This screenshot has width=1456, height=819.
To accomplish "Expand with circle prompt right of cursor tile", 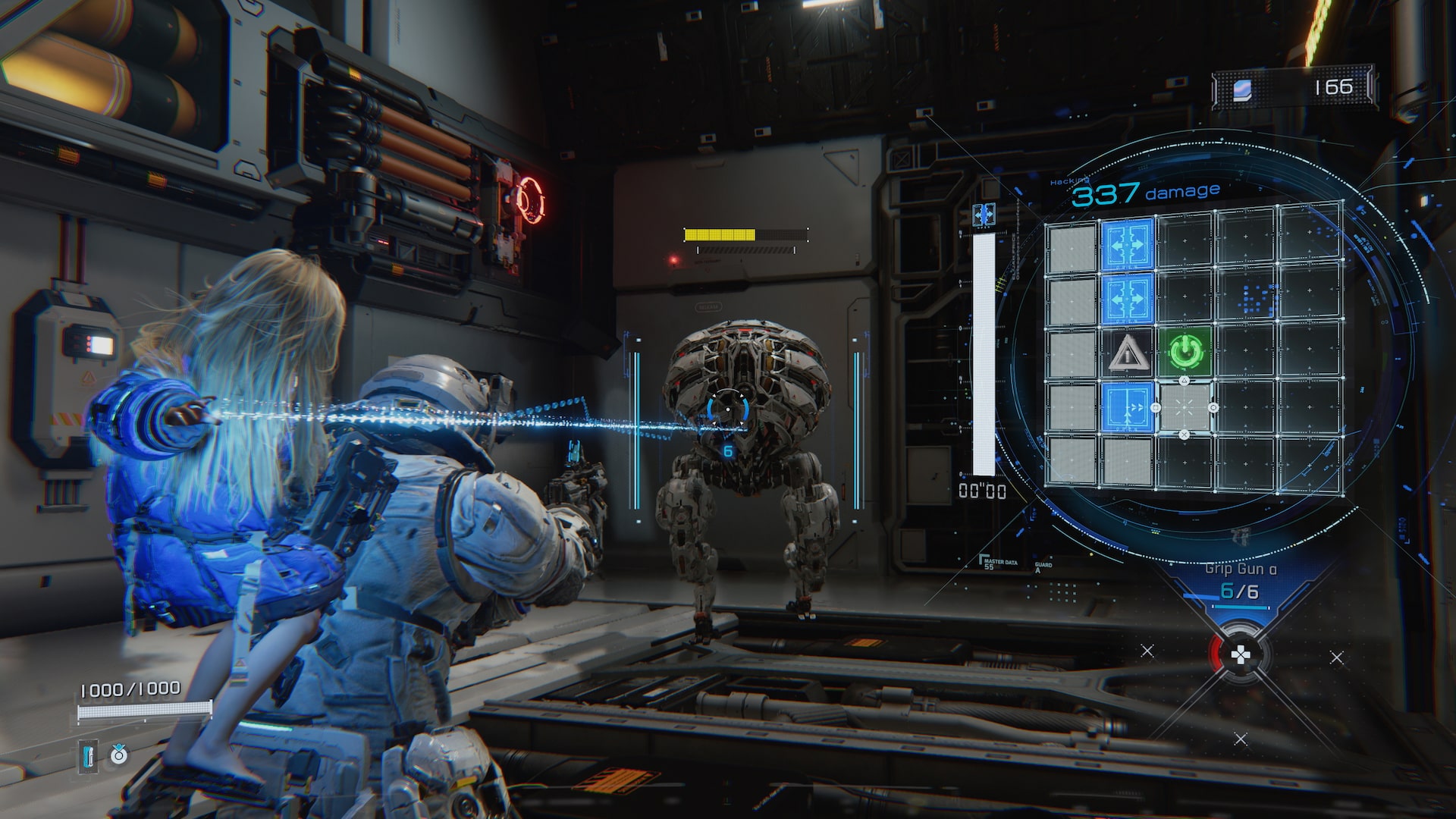I will (1213, 406).
